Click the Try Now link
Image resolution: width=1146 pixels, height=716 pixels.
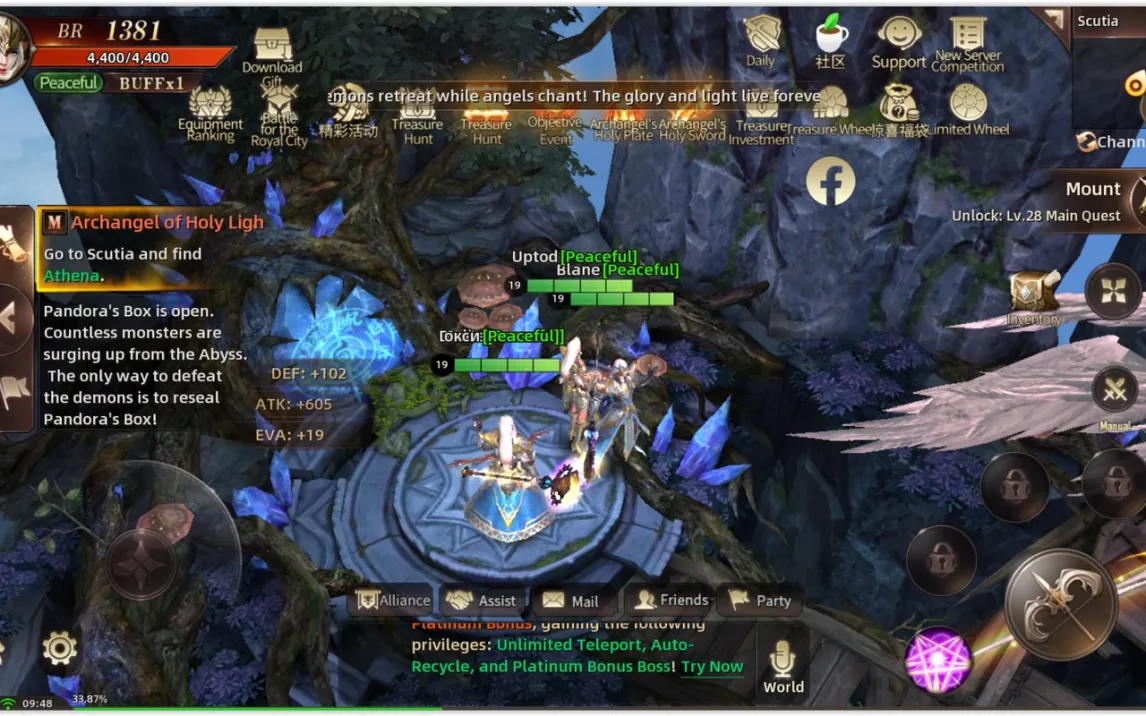[x=712, y=666]
